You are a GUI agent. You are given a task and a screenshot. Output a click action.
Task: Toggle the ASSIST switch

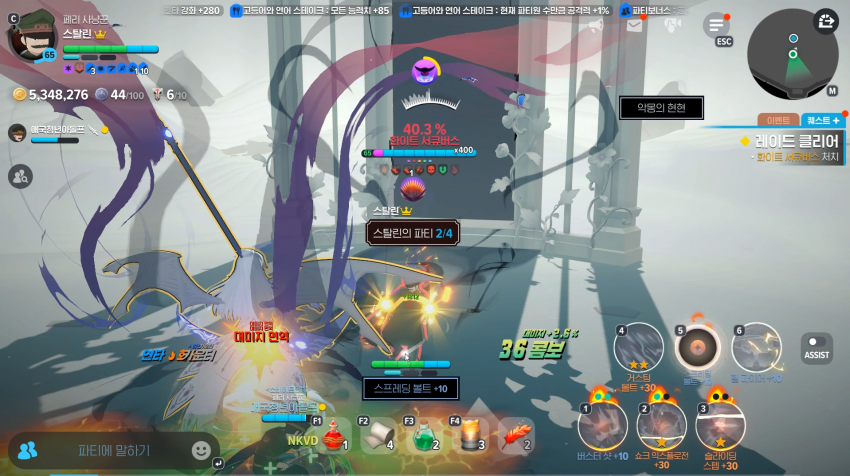pyautogui.click(x=816, y=347)
